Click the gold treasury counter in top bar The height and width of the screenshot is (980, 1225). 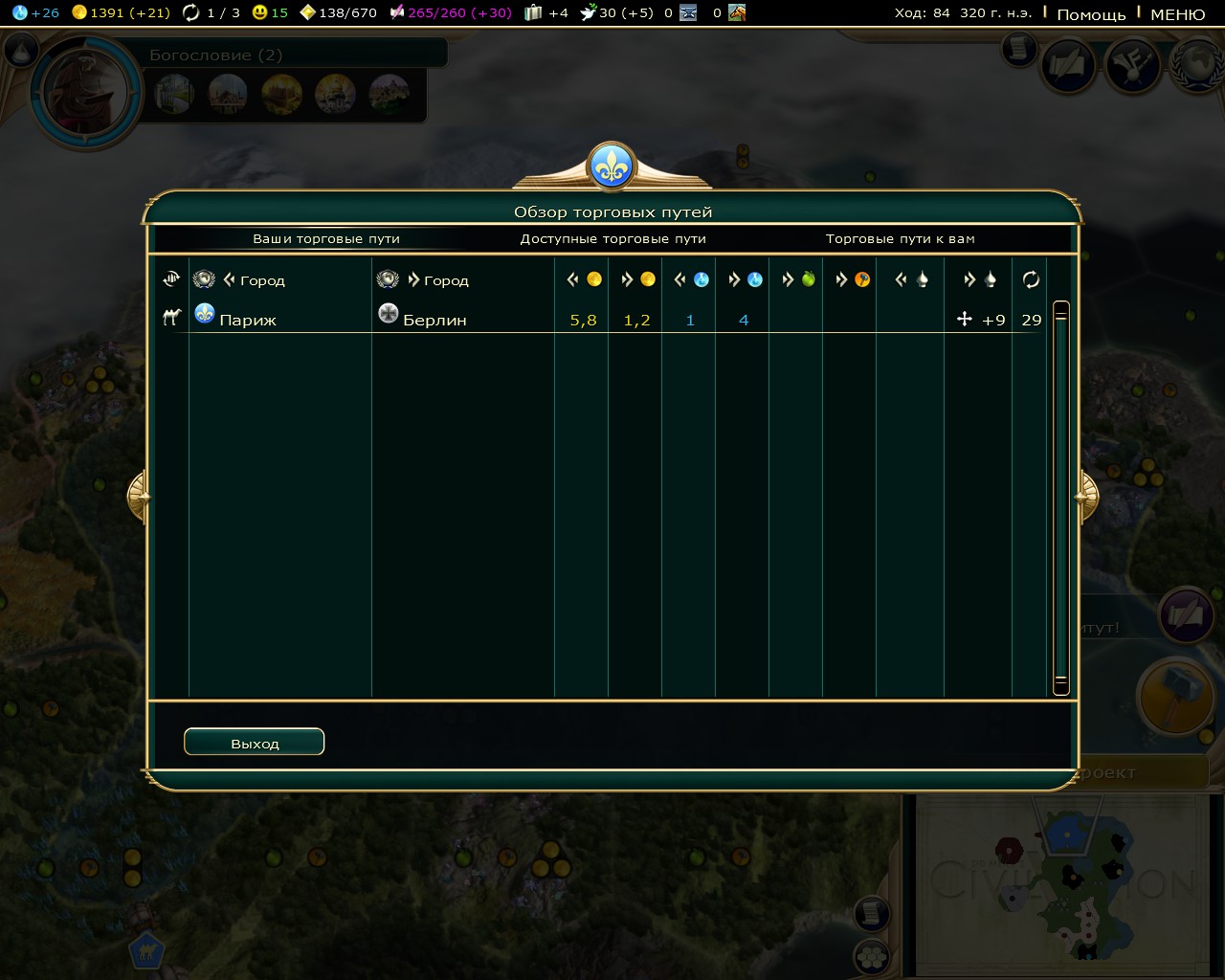(121, 12)
